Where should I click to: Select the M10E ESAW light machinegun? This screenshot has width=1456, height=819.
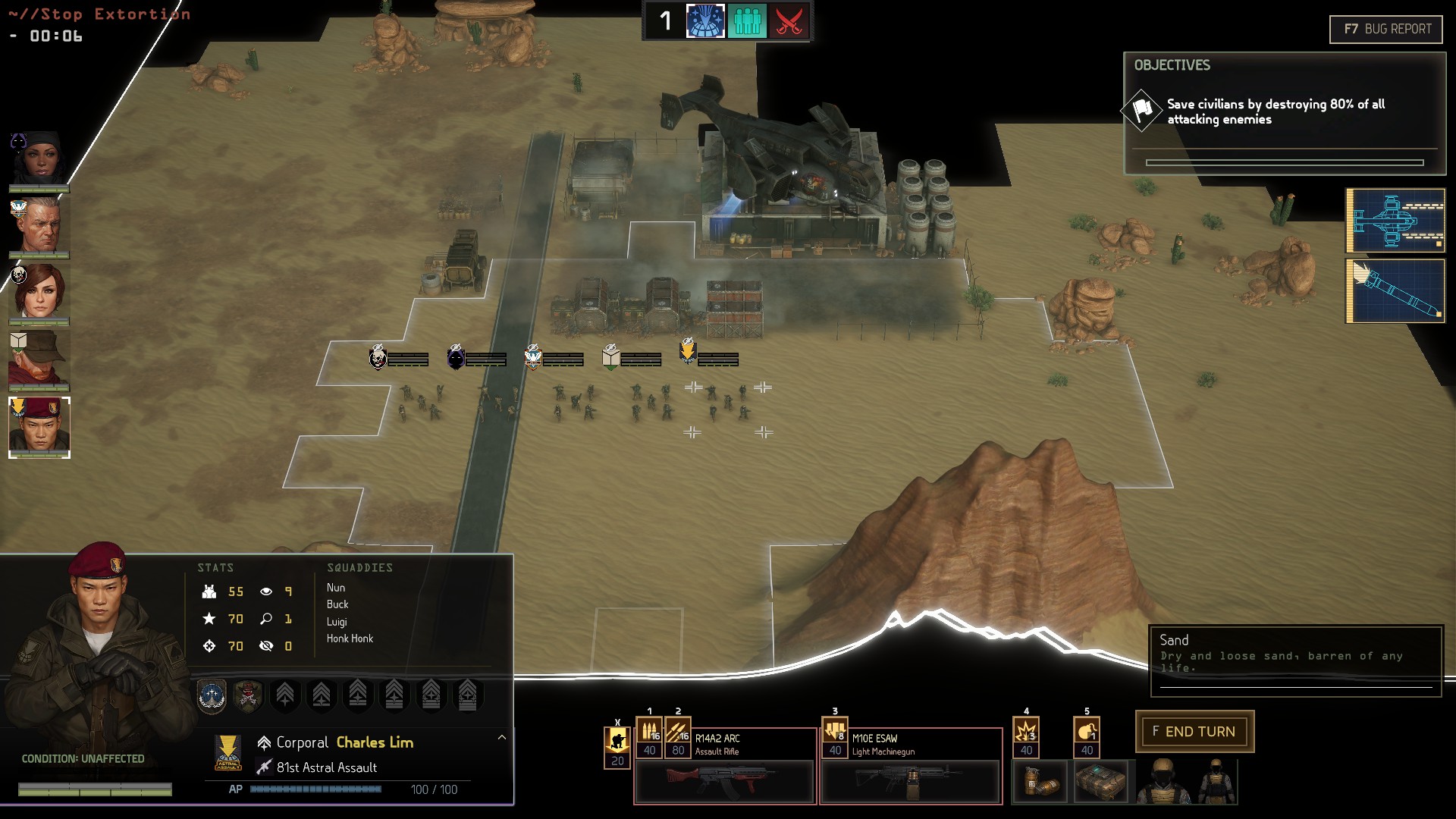[910, 782]
